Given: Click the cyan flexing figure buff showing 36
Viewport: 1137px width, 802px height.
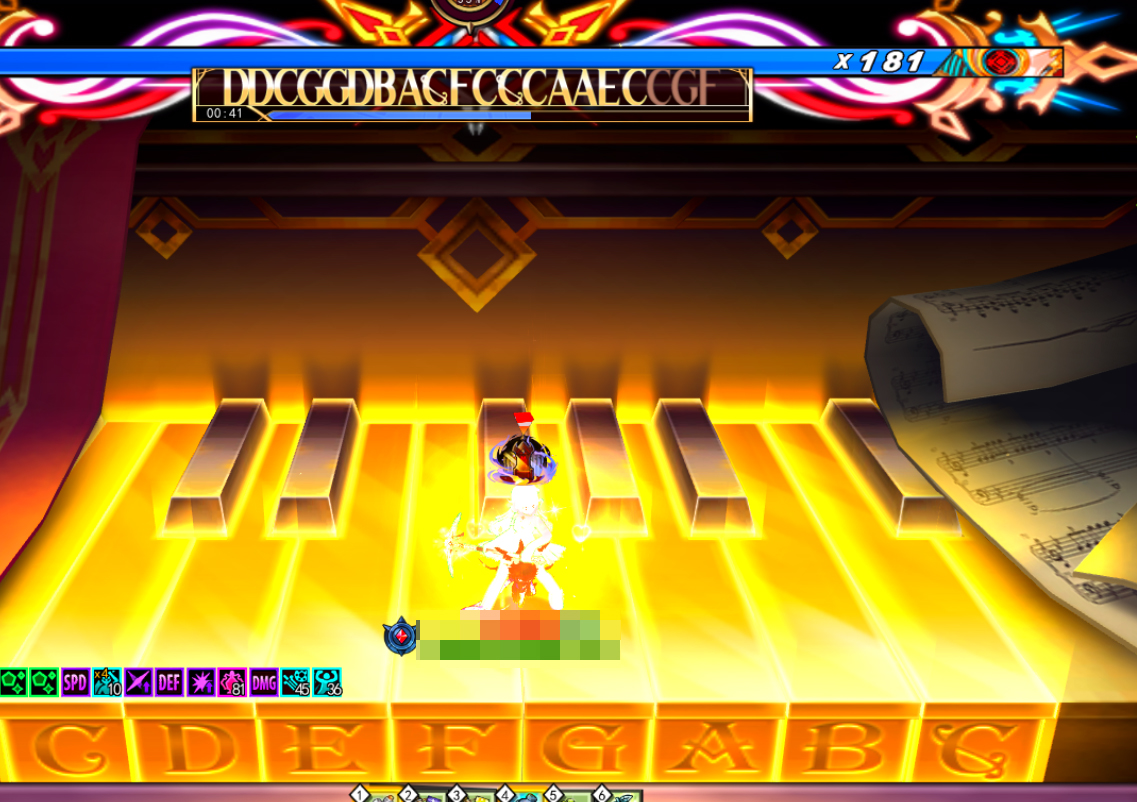Looking at the screenshot, I should click(327, 682).
